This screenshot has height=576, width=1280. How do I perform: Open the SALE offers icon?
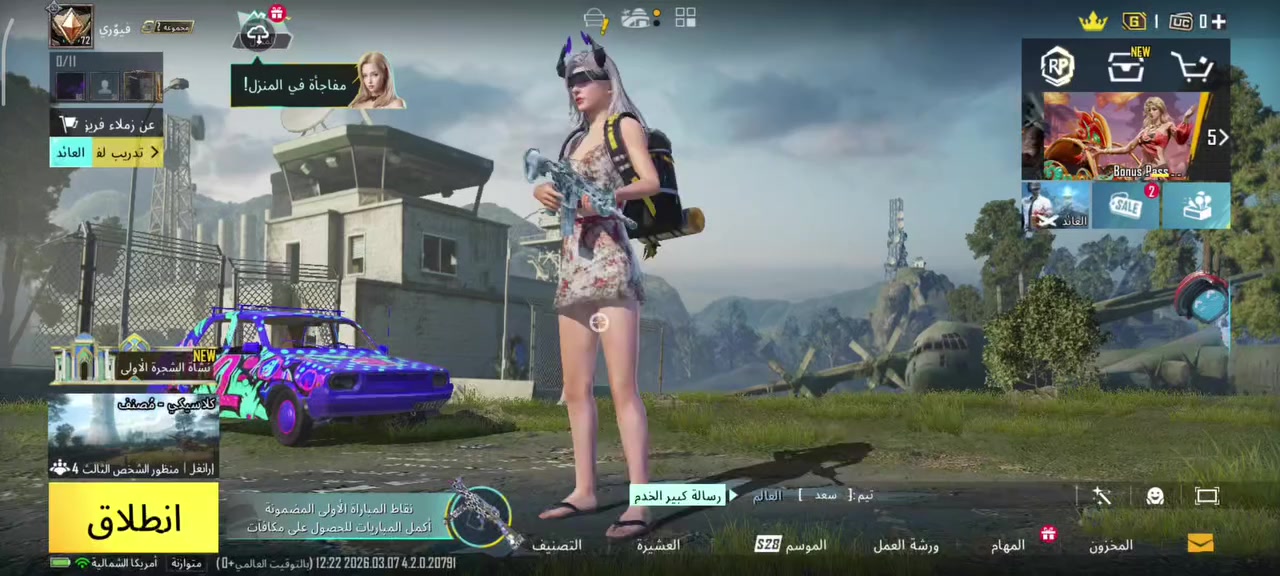point(1126,206)
